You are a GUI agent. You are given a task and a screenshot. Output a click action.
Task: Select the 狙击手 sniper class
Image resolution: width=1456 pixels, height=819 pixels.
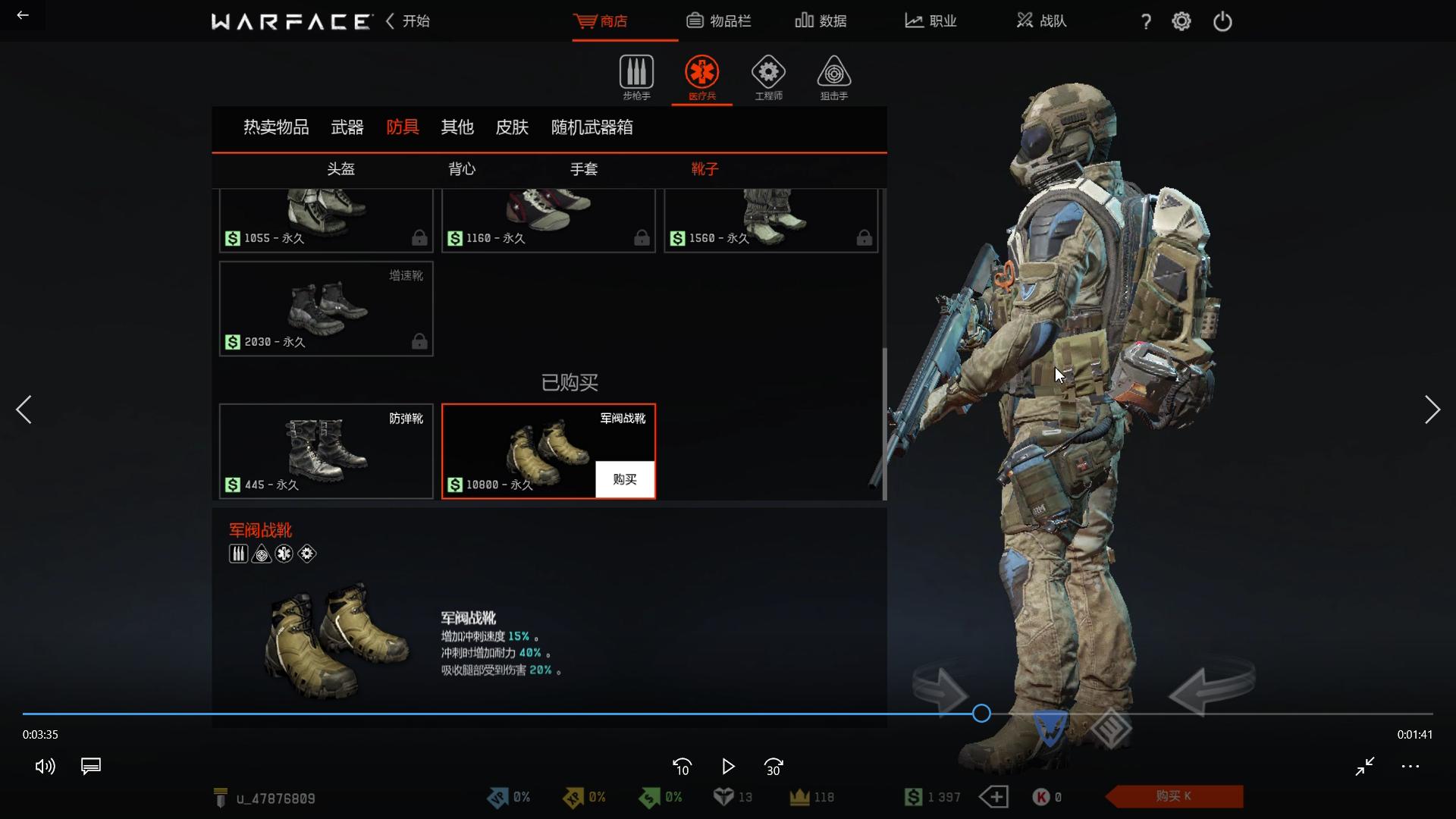click(833, 77)
